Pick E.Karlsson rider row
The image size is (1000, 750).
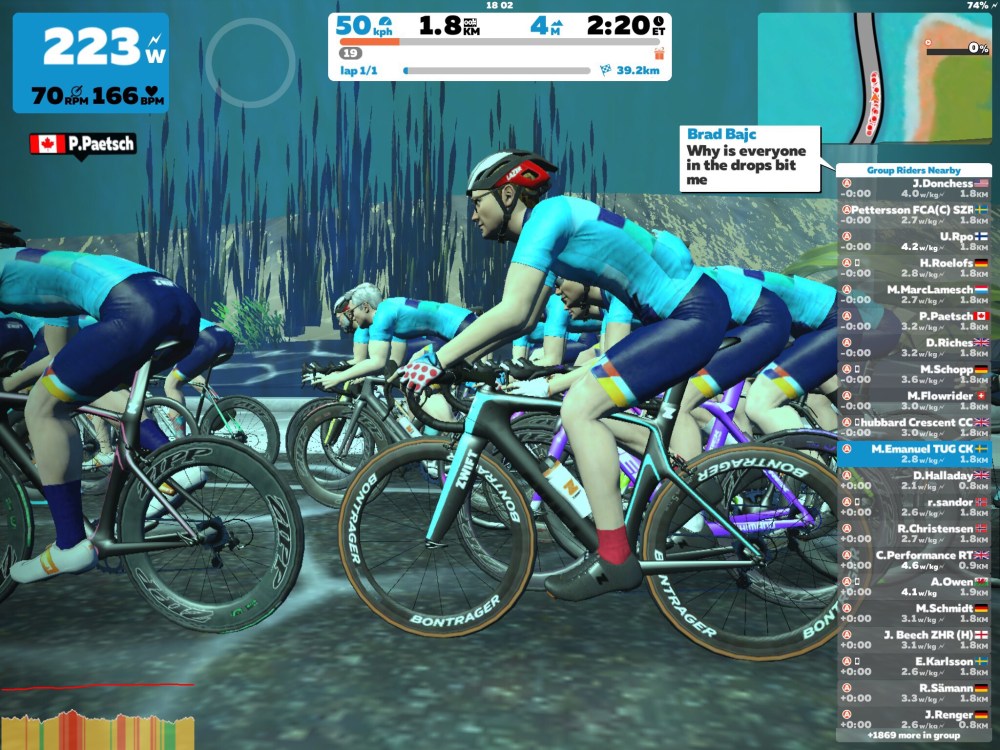pos(913,667)
